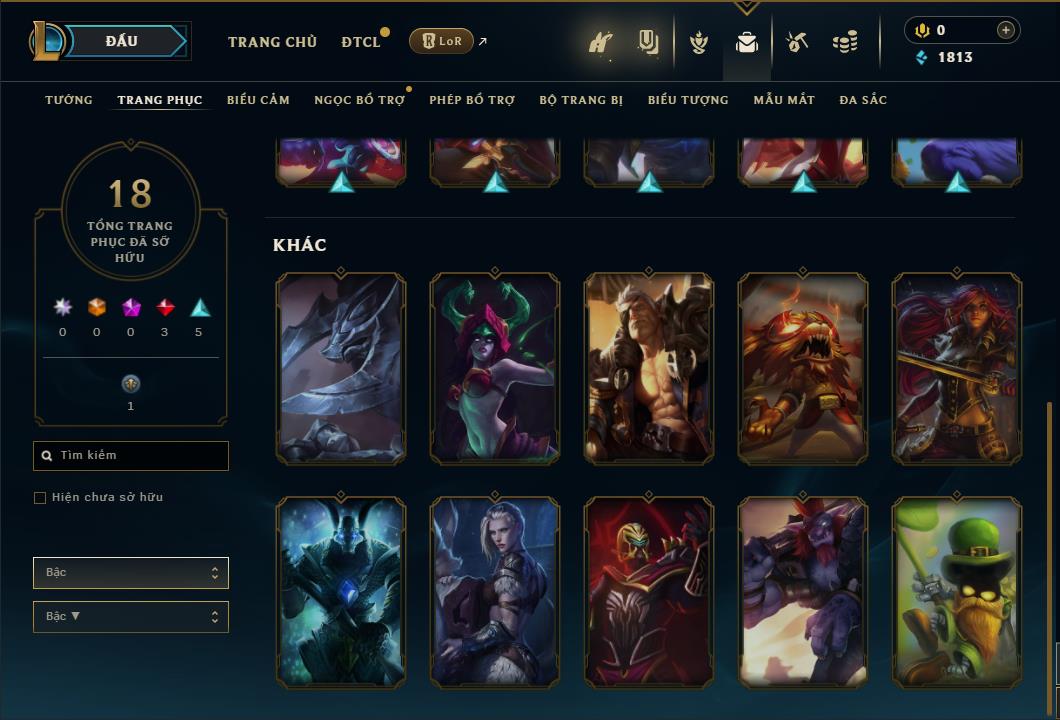
Task: Open the Bậc ▼ sort dropdown
Action: (131, 617)
